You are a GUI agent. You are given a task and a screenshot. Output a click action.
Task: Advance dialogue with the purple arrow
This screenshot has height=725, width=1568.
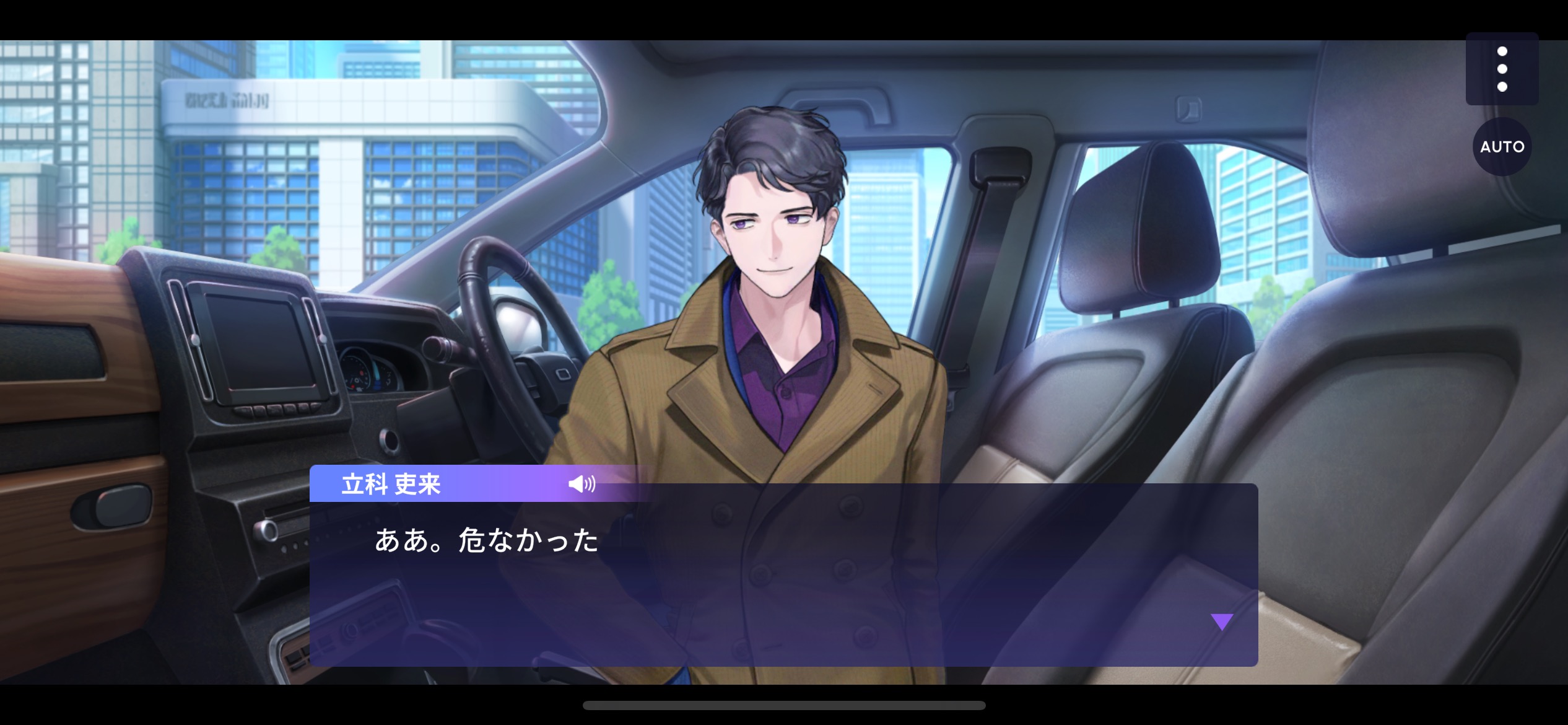click(1222, 622)
